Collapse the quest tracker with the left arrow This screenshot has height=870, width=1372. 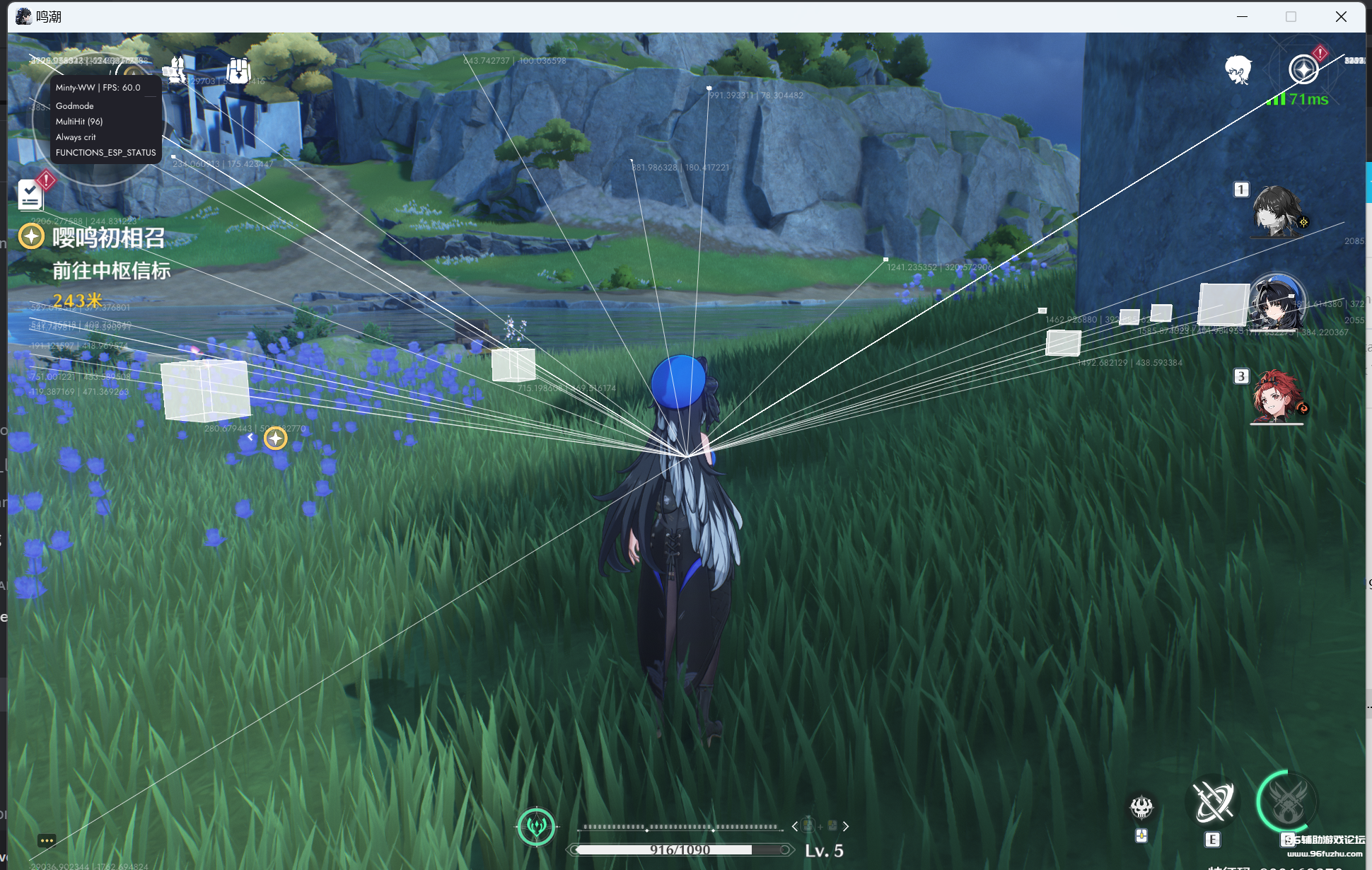coord(250,437)
